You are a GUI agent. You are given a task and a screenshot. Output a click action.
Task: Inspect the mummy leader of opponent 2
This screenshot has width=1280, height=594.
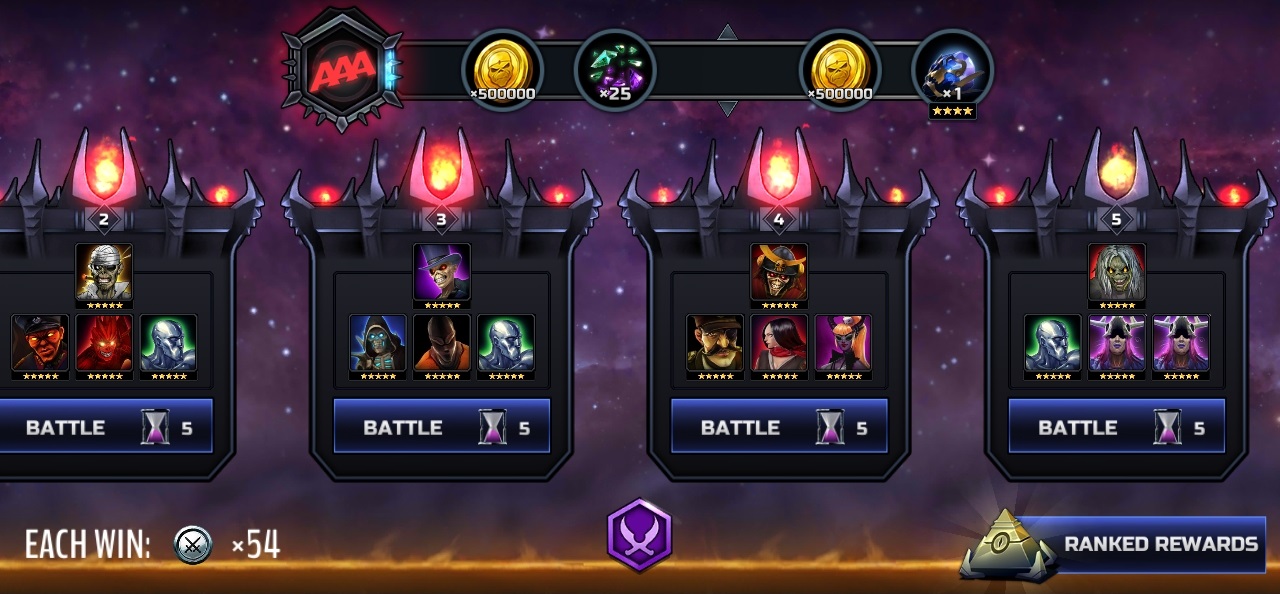pos(104,272)
